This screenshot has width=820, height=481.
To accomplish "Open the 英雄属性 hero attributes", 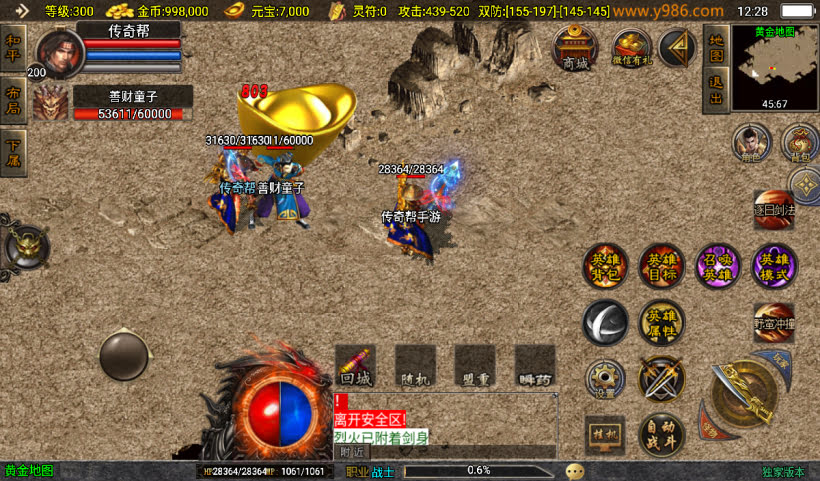I will click(661, 322).
